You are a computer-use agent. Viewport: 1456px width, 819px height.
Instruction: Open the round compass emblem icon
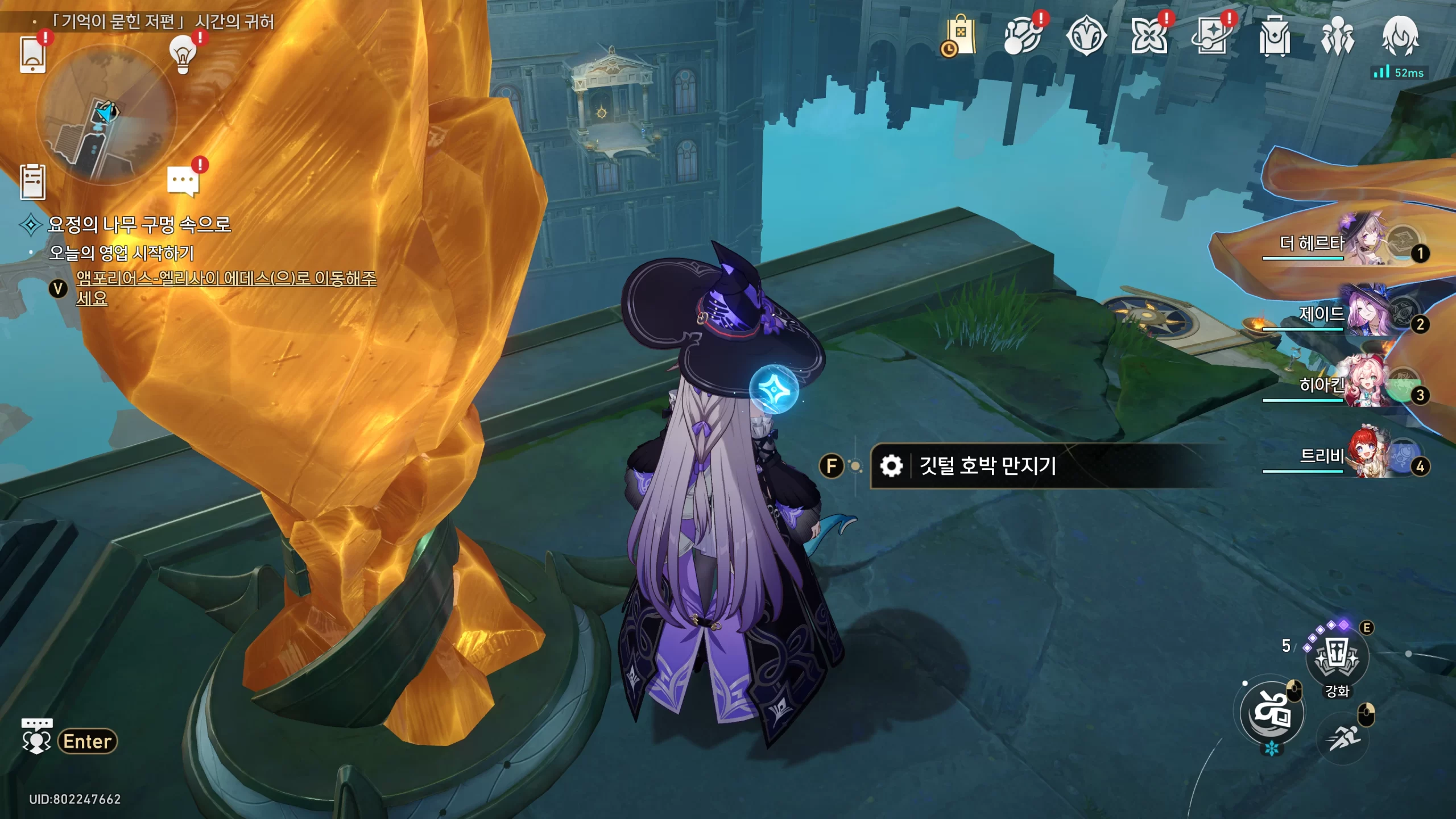point(1086,36)
